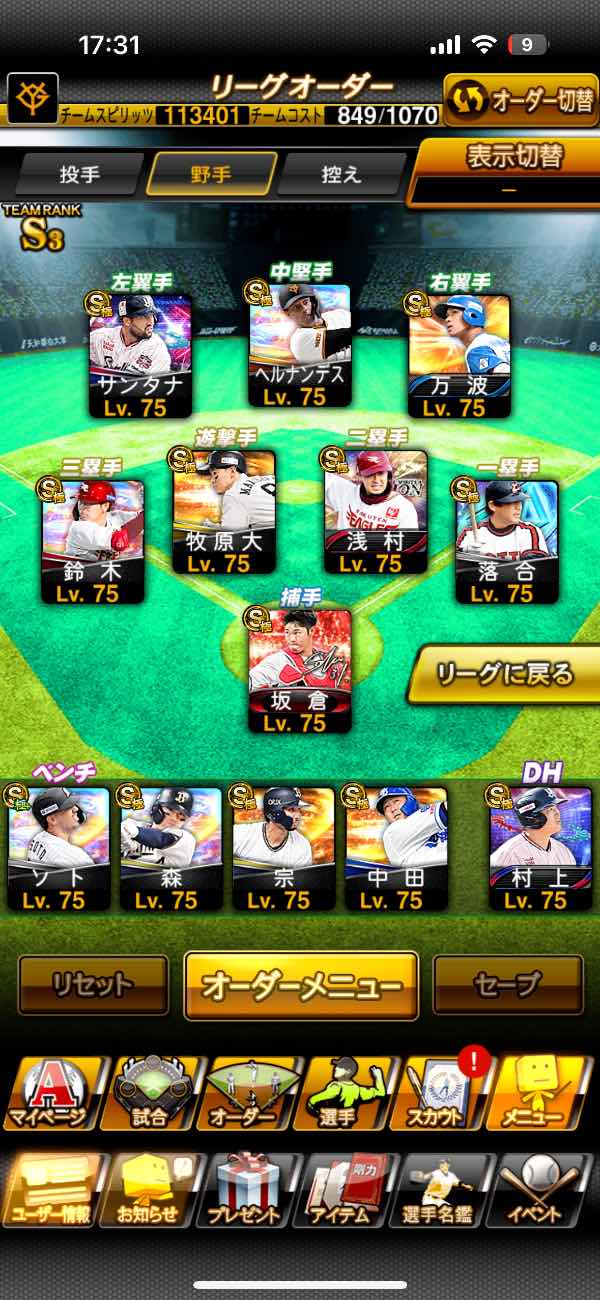Choose left fielder サンタナ card
This screenshot has width=600, height=1300.
pyautogui.click(x=140, y=355)
